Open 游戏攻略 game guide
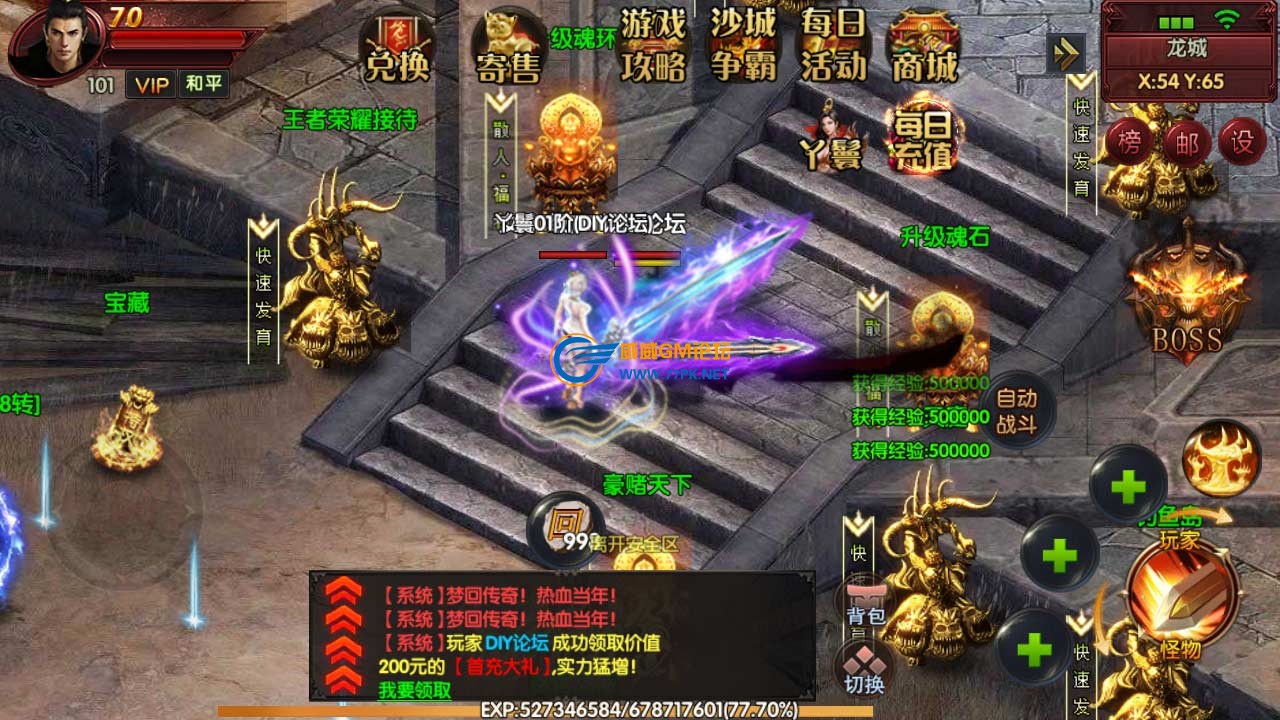1280x720 pixels. point(653,44)
